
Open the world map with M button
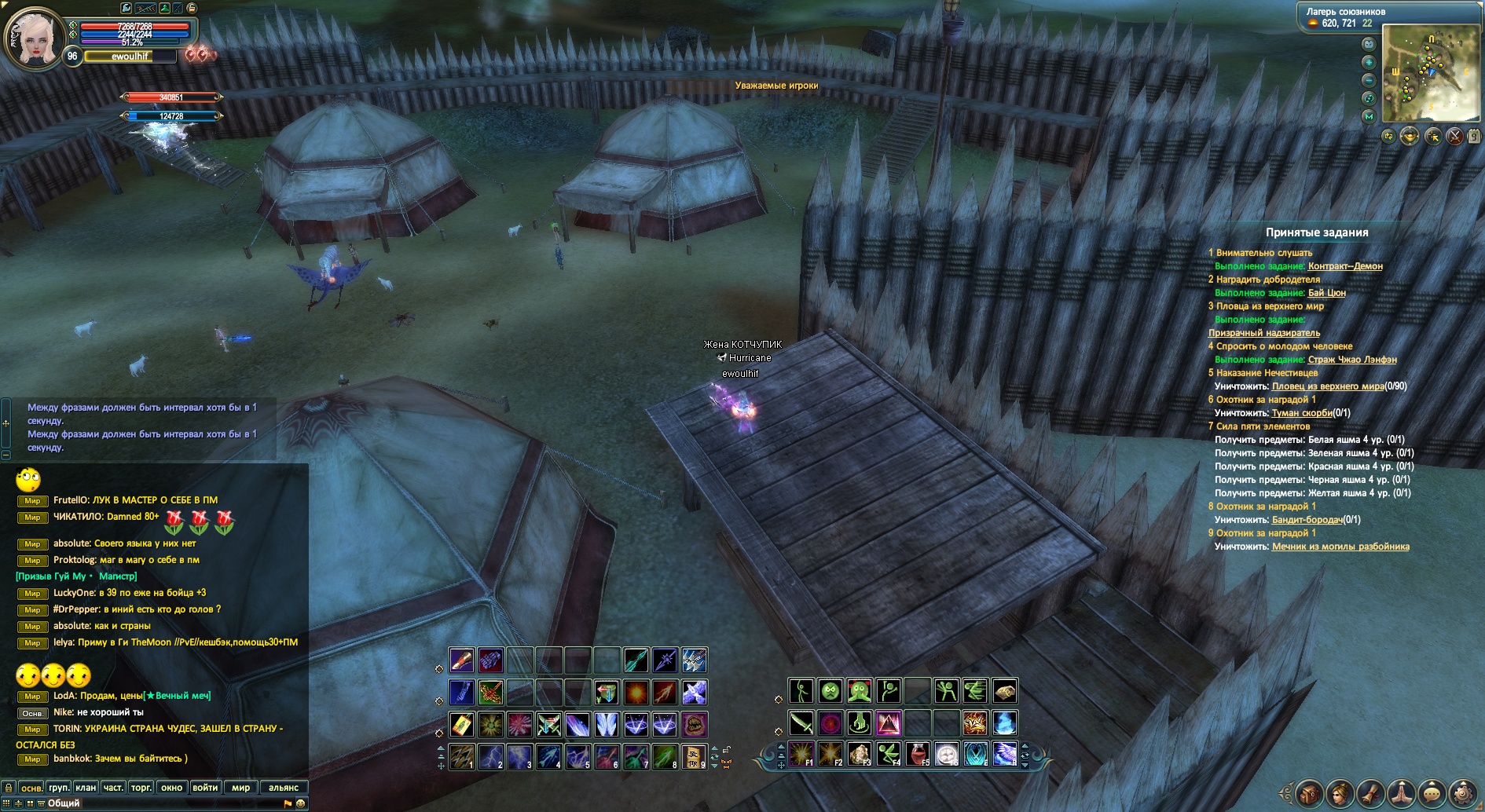[1369, 116]
